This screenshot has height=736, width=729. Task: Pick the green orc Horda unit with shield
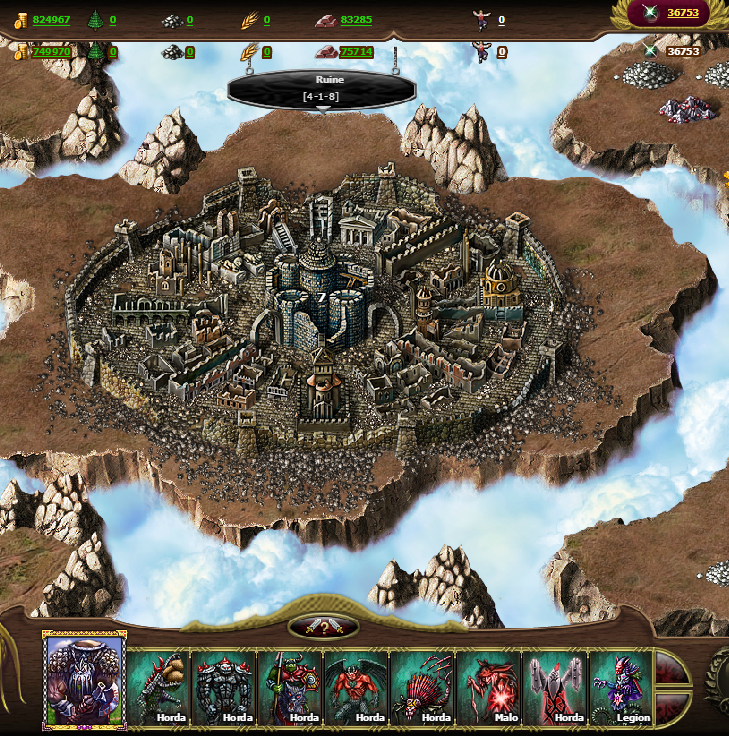point(291,687)
